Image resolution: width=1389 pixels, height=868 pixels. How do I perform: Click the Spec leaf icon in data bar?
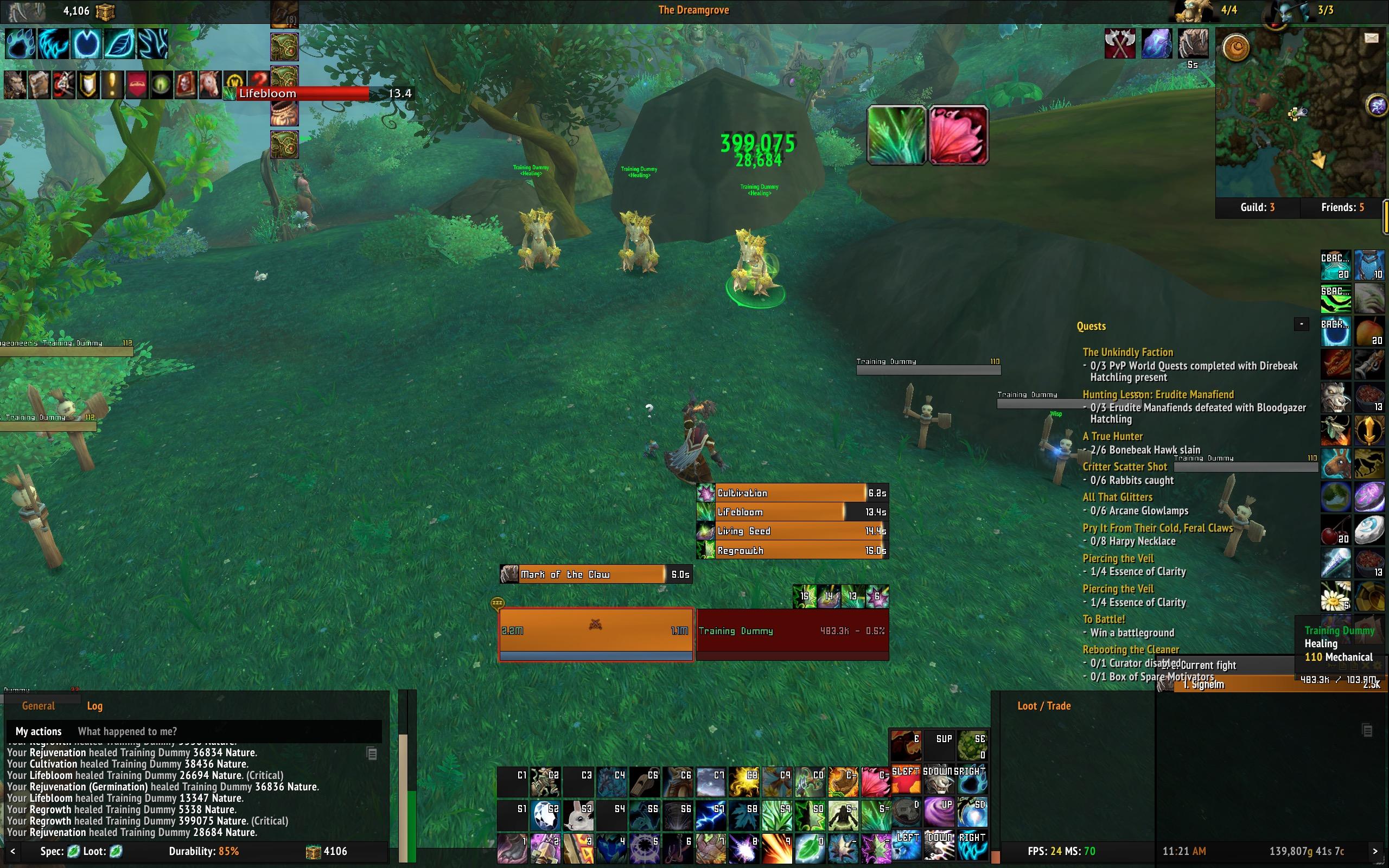tap(73, 851)
